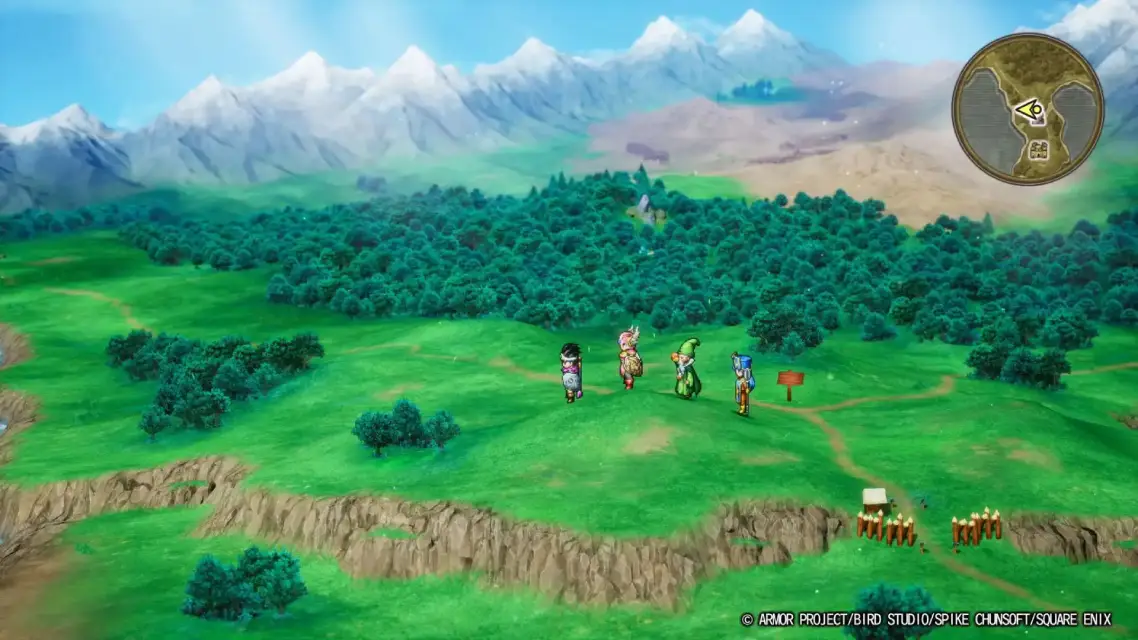The width and height of the screenshot is (1138, 640).
Task: Open the circular minimap
Action: (x=1027, y=110)
